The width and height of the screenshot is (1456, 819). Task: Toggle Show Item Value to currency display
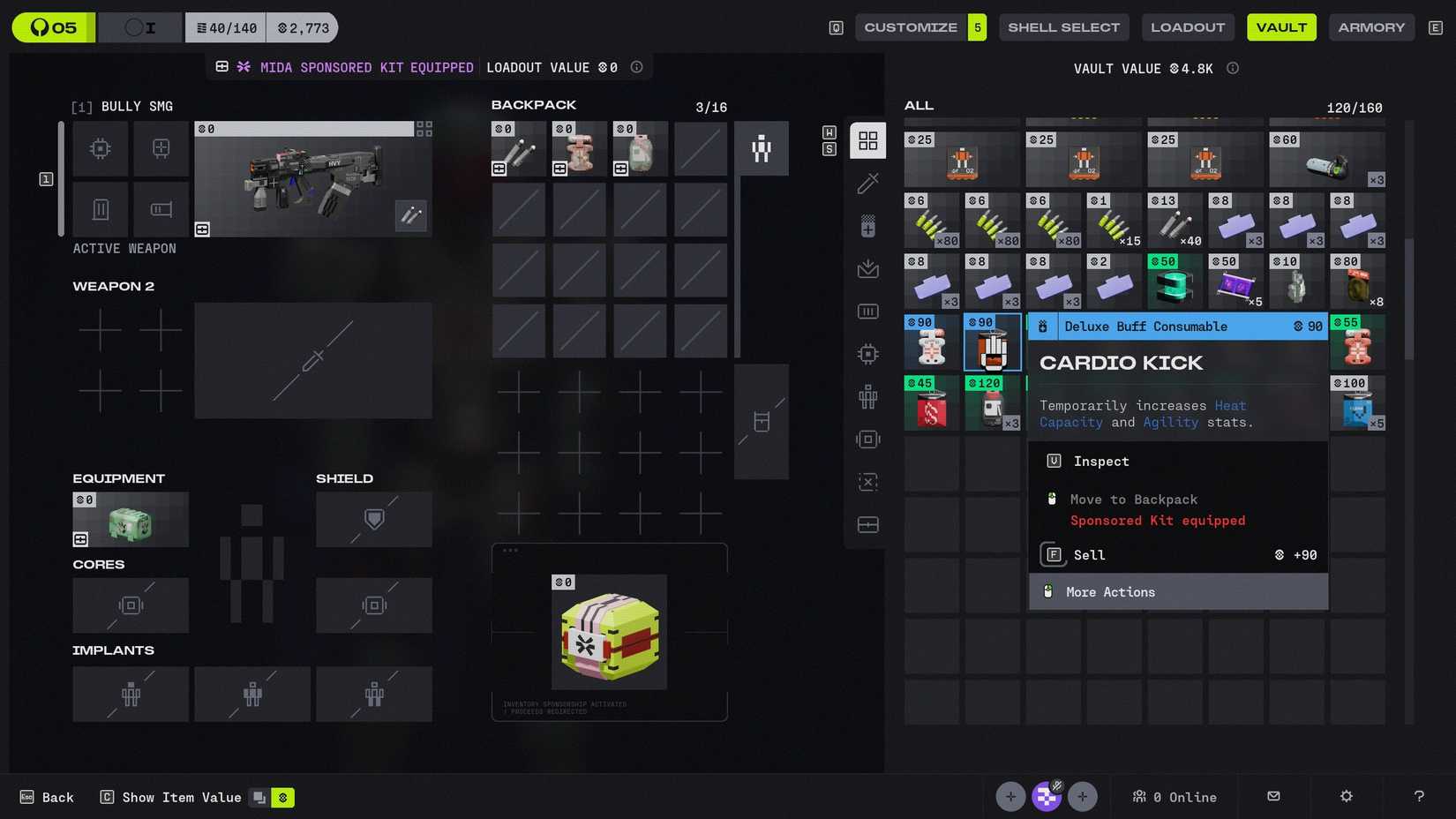coord(282,797)
